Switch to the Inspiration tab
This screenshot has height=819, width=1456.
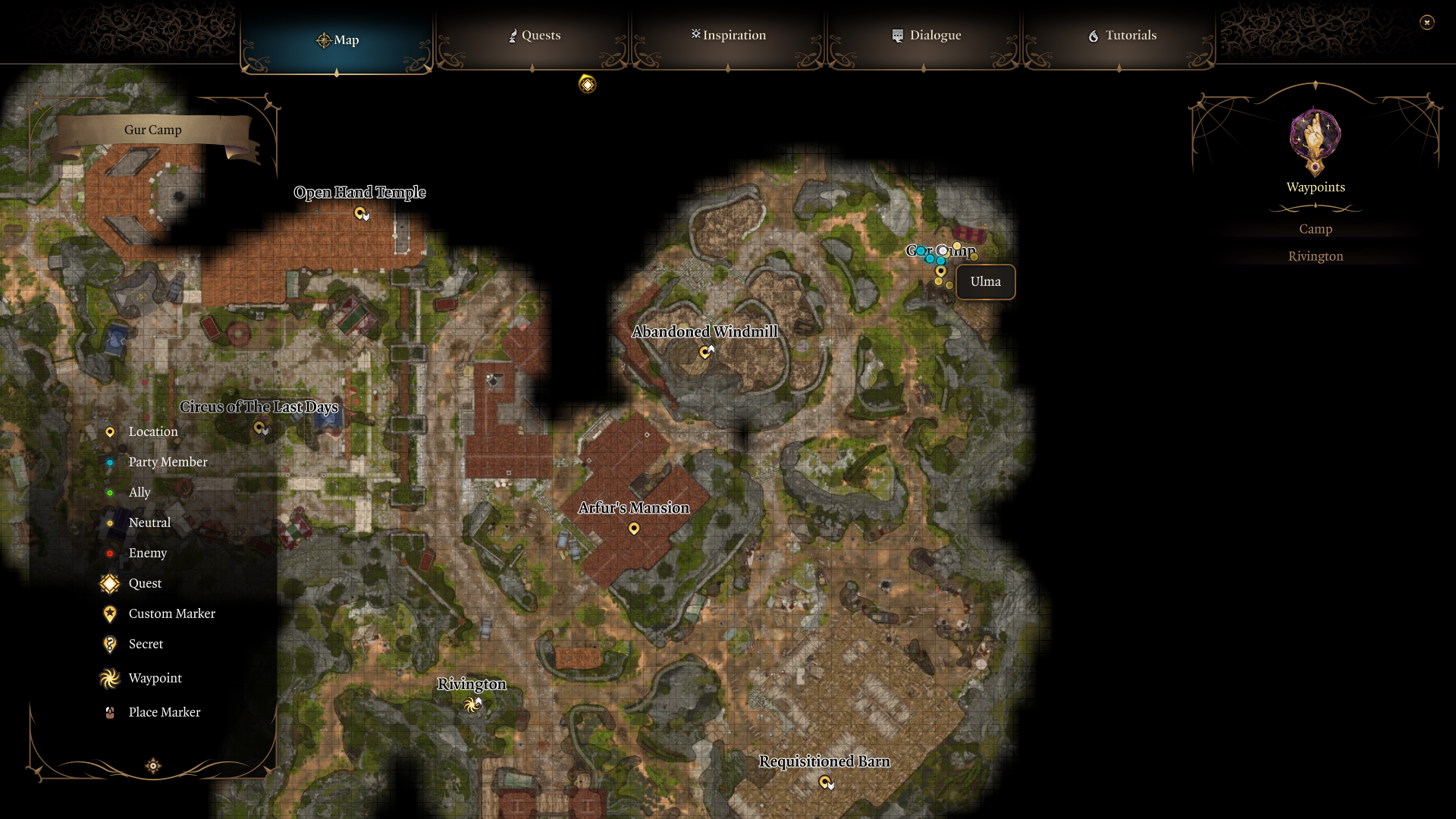pyautogui.click(x=727, y=35)
